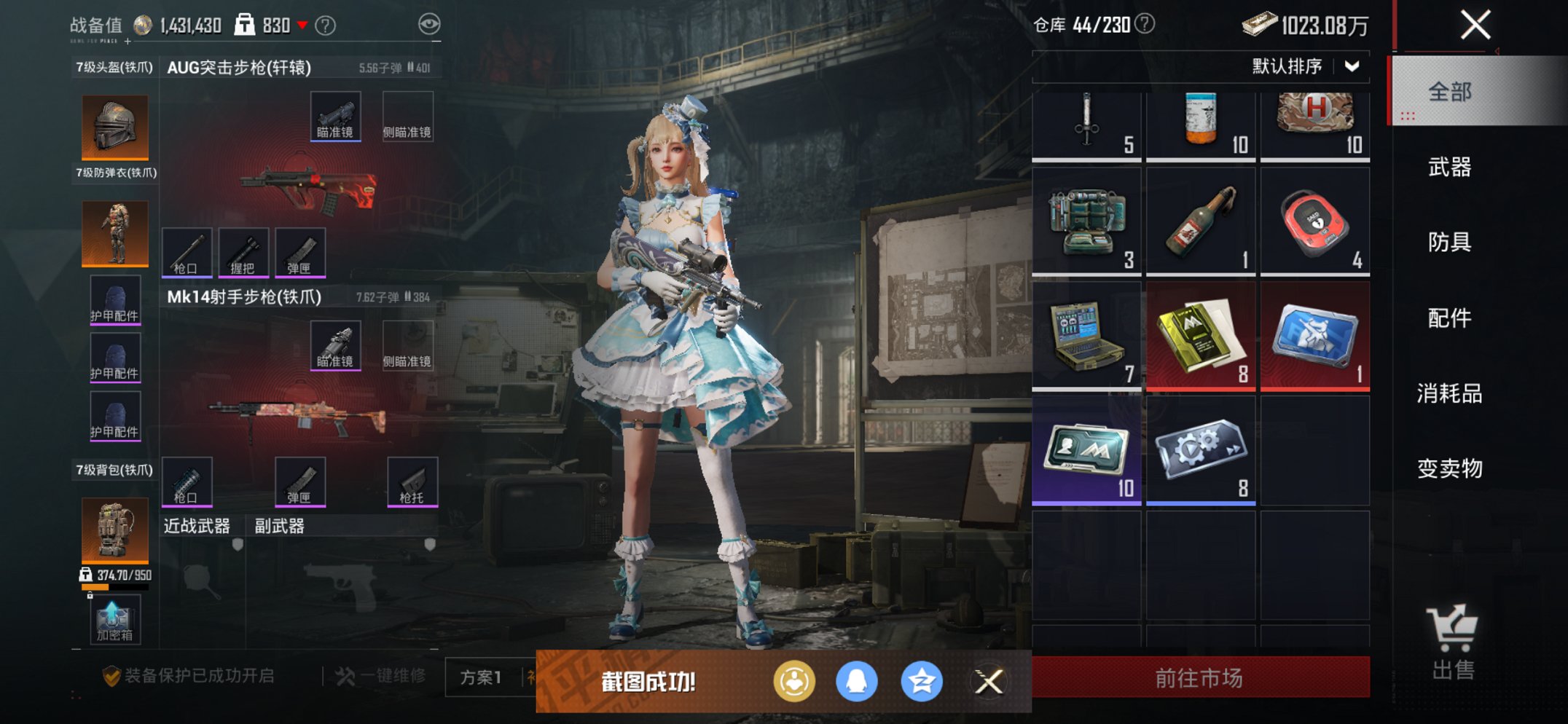This screenshot has width=1568, height=724.
Task: Click the 瞄准镜 scope slot for Mk14
Action: click(x=337, y=345)
